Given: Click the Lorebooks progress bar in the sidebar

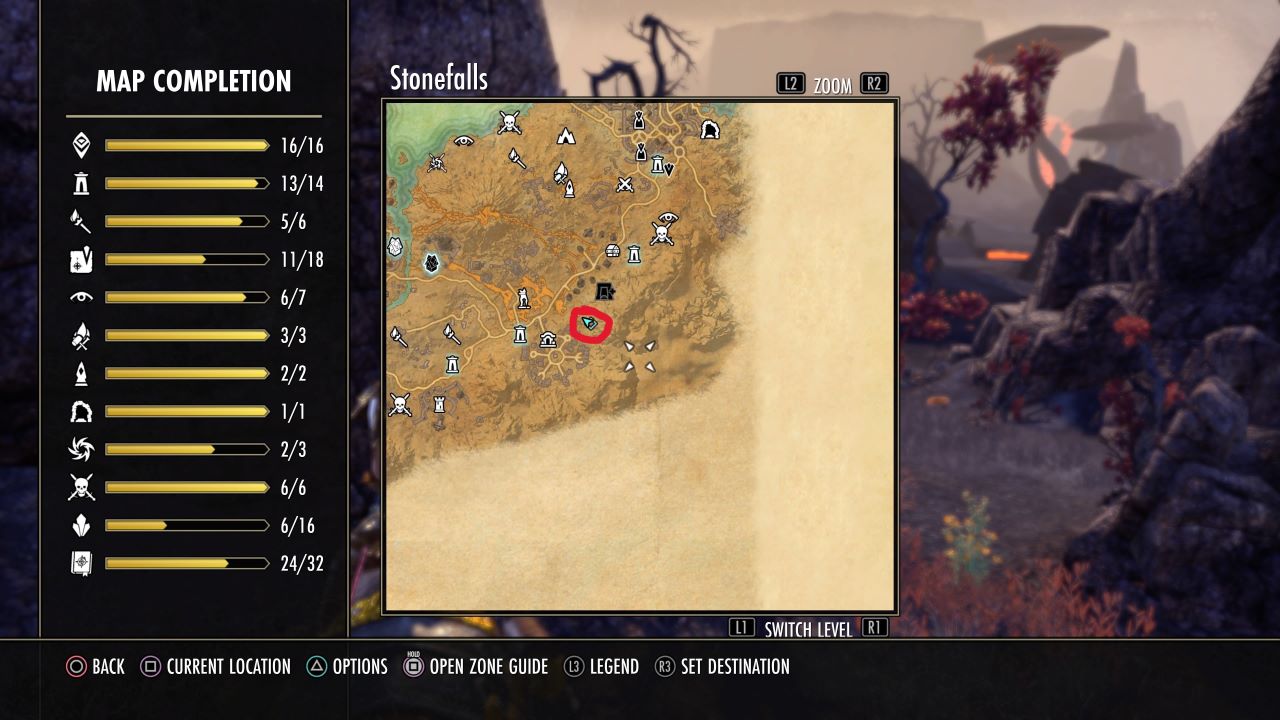Looking at the screenshot, I should click(185, 563).
